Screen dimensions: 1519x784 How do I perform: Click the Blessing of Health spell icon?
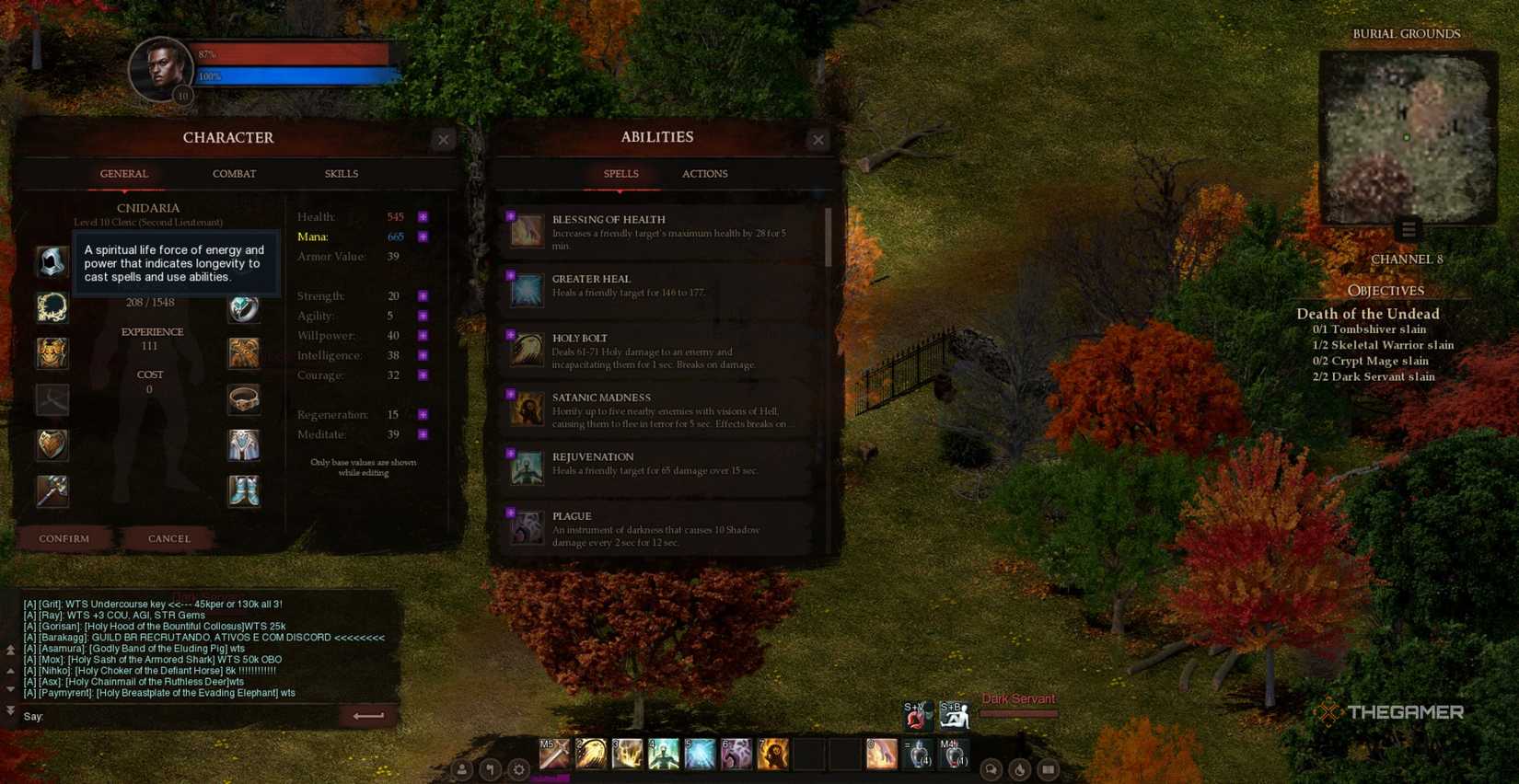coord(526,231)
